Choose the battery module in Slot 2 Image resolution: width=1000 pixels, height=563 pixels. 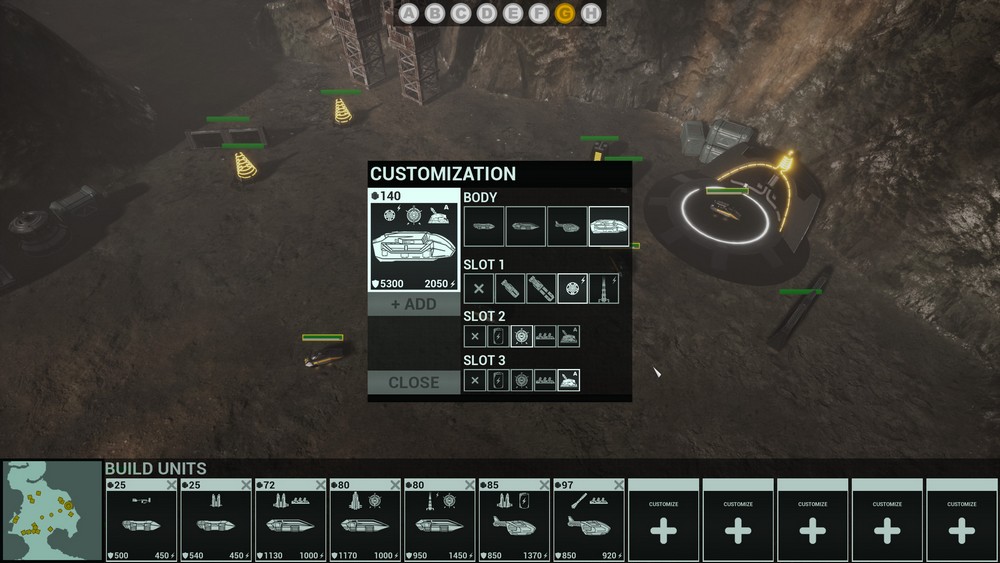point(498,337)
